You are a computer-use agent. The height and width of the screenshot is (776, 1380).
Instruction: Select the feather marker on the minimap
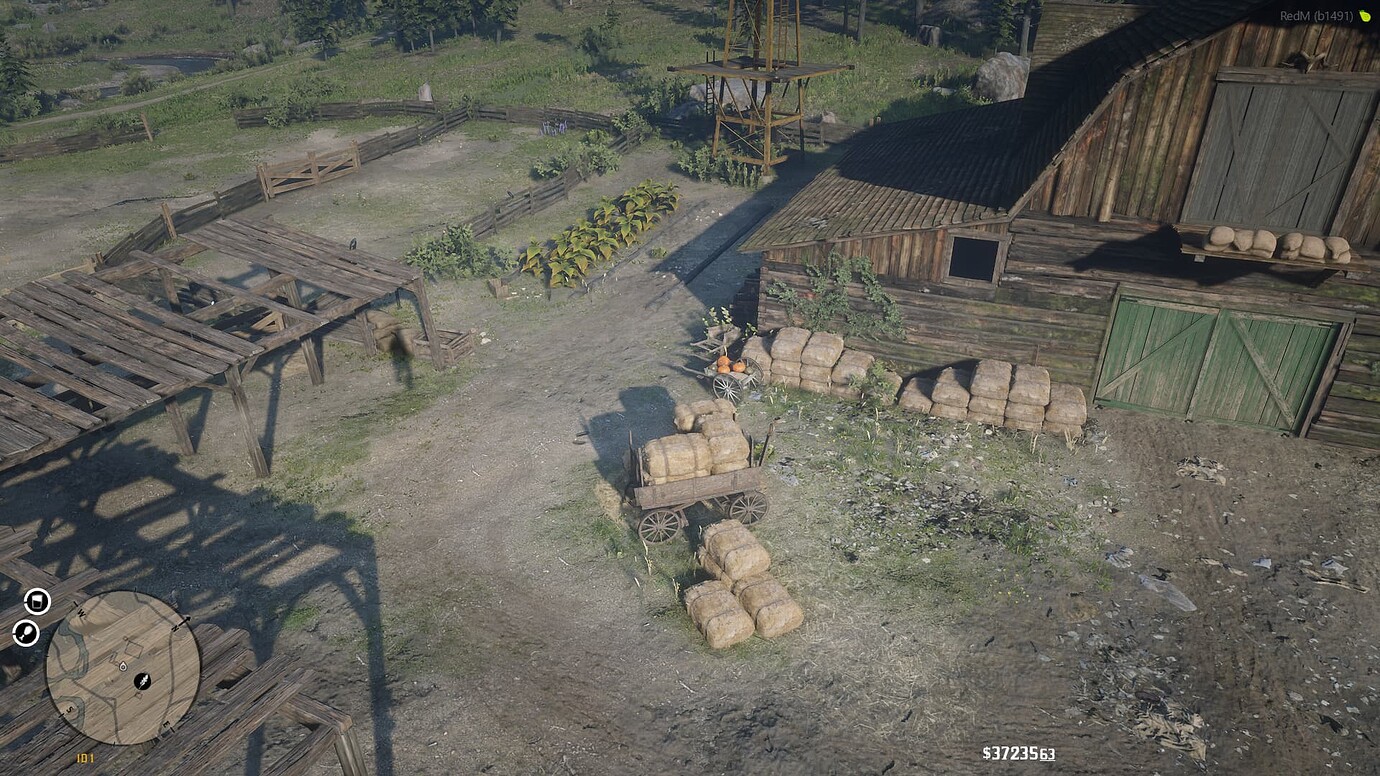143,681
